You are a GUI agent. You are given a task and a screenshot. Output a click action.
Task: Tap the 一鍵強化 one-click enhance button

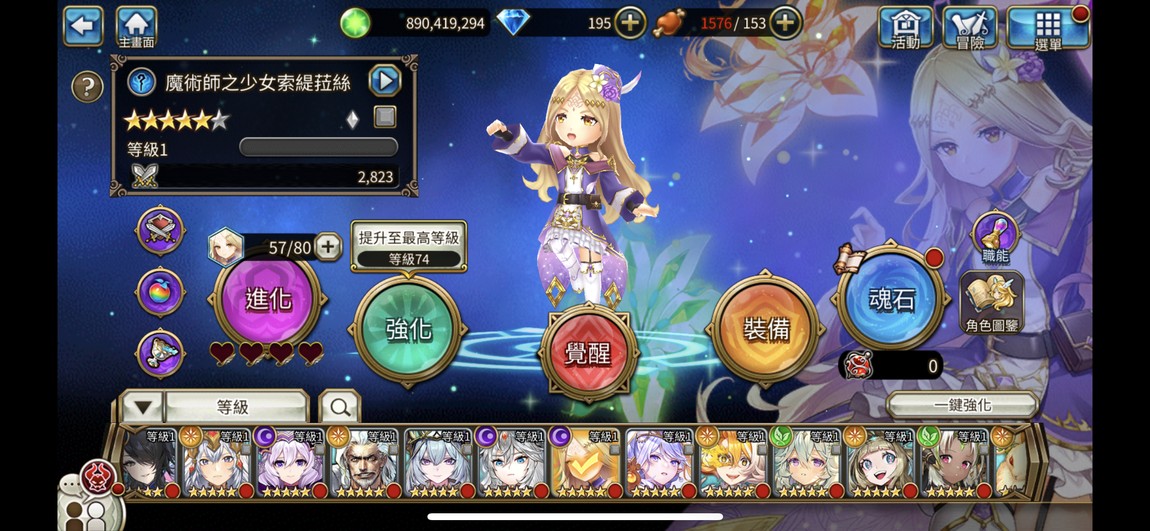click(x=962, y=405)
